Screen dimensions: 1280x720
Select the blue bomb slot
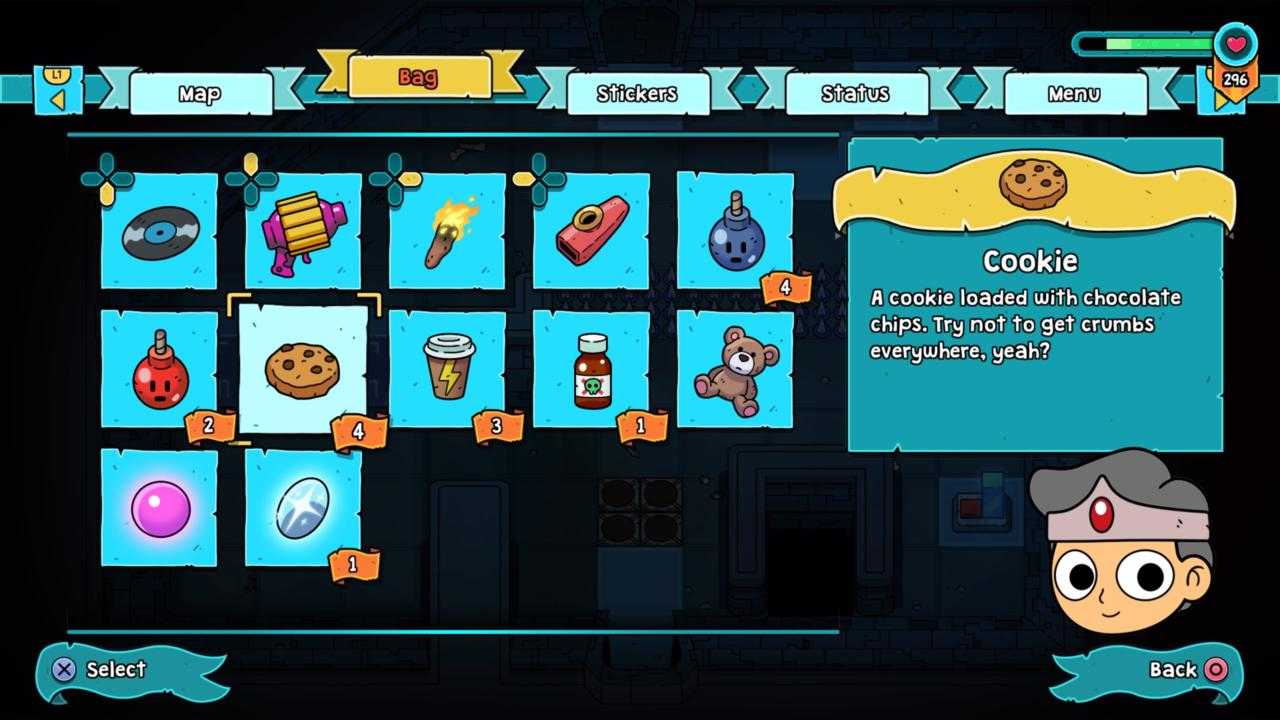click(735, 231)
